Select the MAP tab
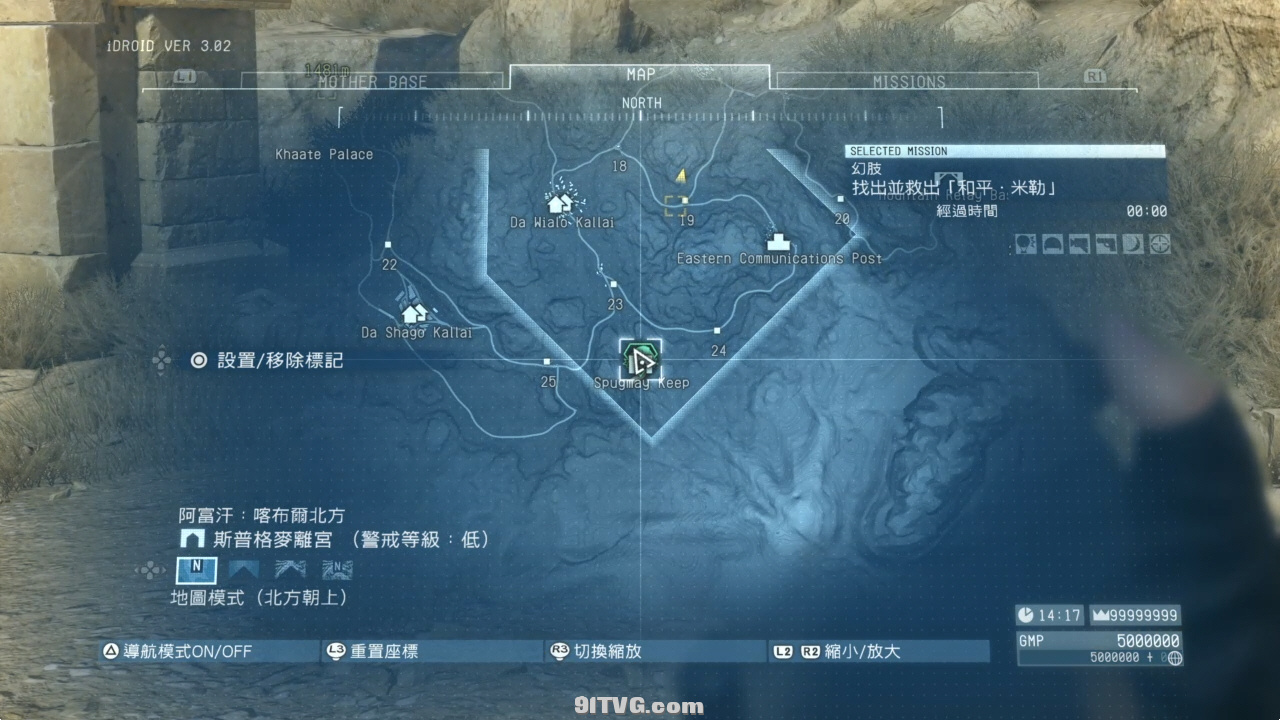 [x=640, y=75]
